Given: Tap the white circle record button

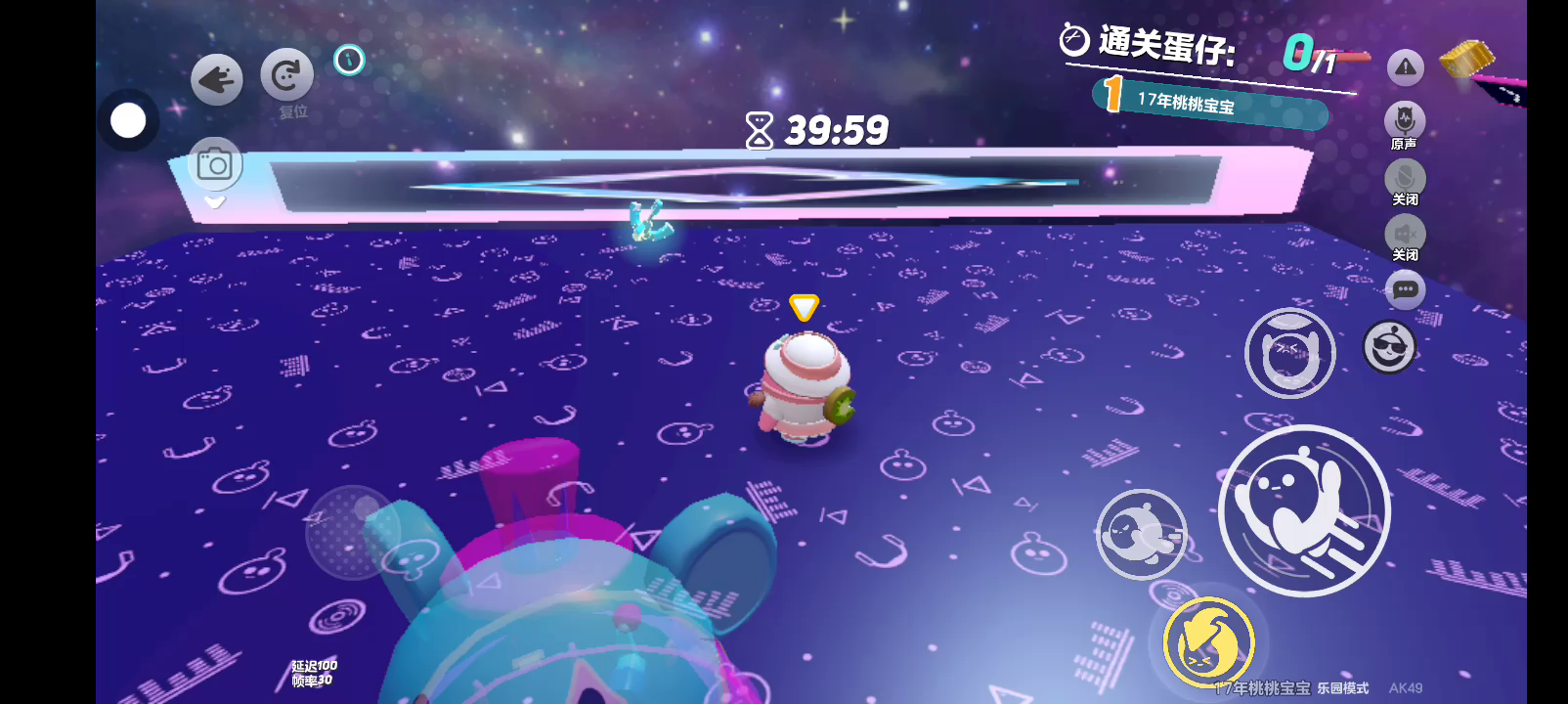Looking at the screenshot, I should click(x=128, y=121).
